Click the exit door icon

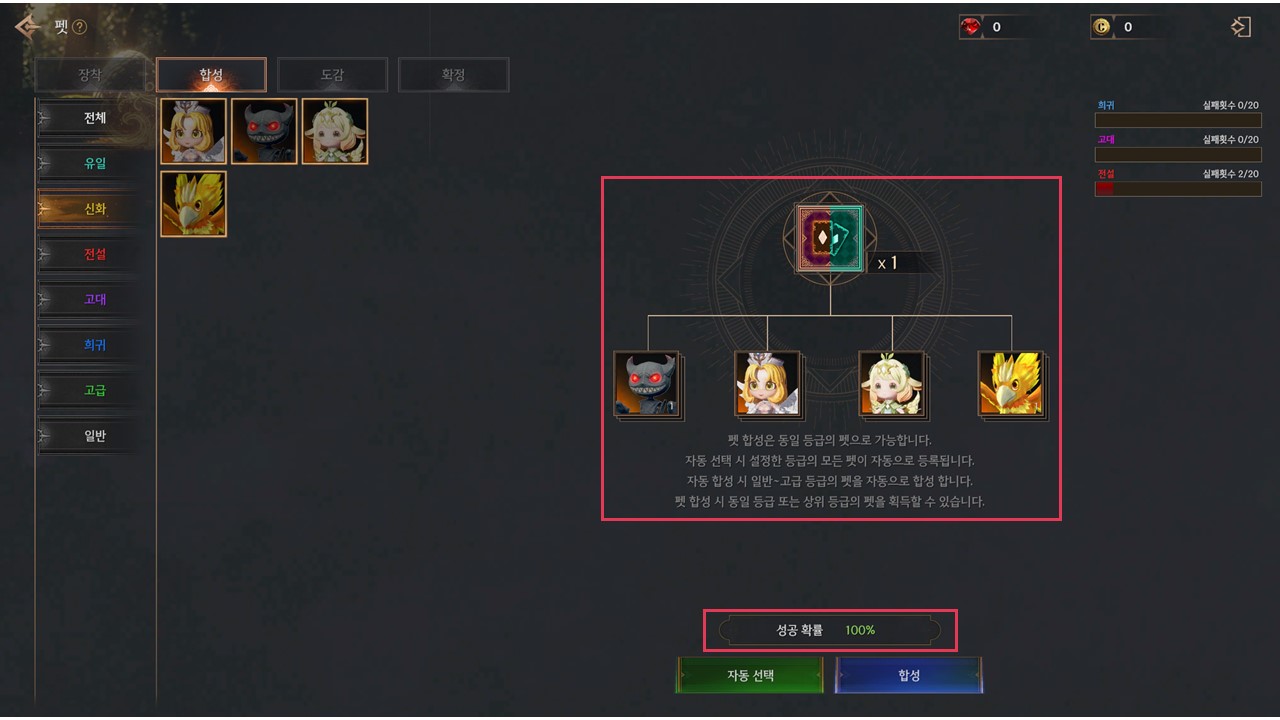pyautogui.click(x=1240, y=27)
